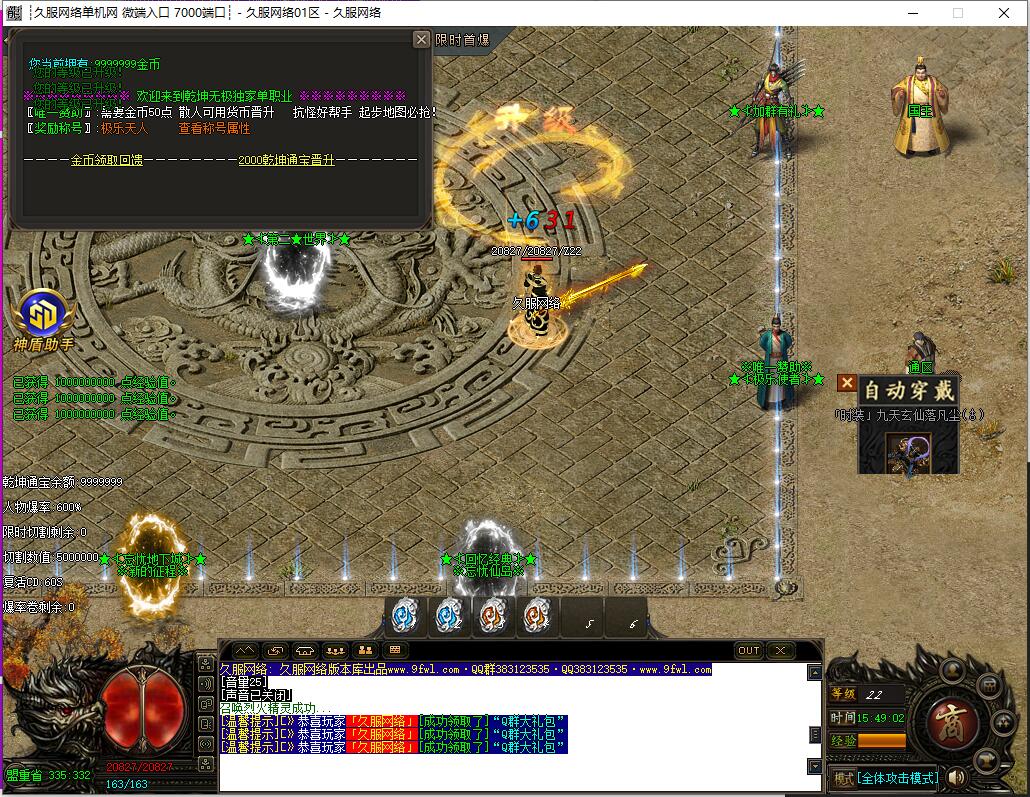Viewport: 1030px width, 797px height.
Task: Switch the 全体攻击模式 attack mode
Action: click(898, 777)
